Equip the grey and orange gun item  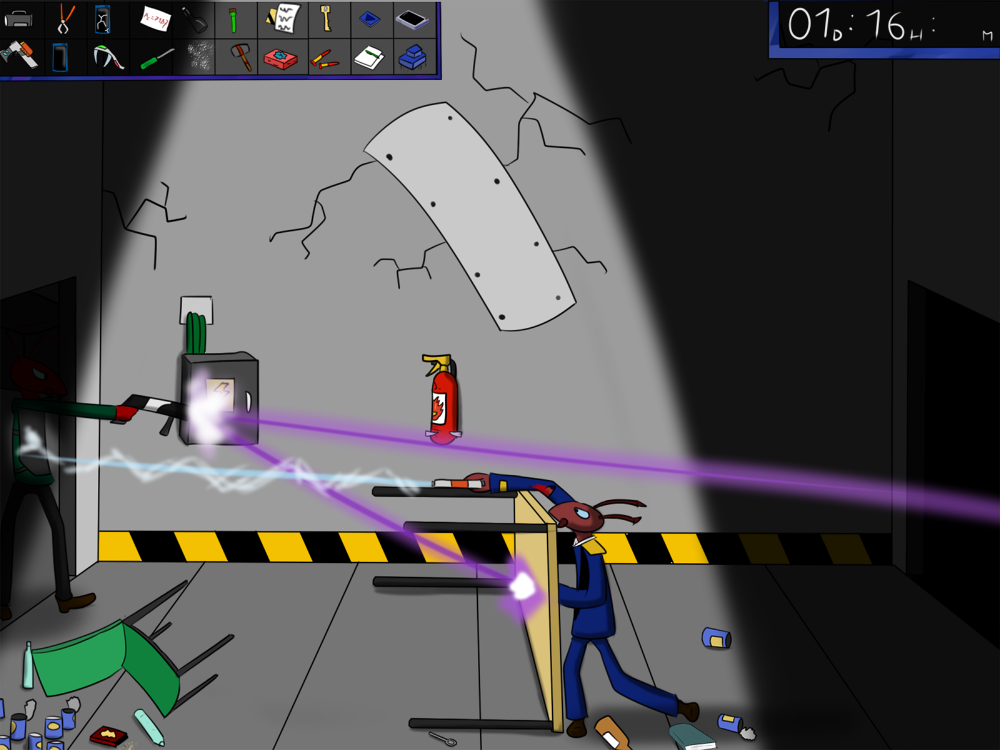[18, 56]
